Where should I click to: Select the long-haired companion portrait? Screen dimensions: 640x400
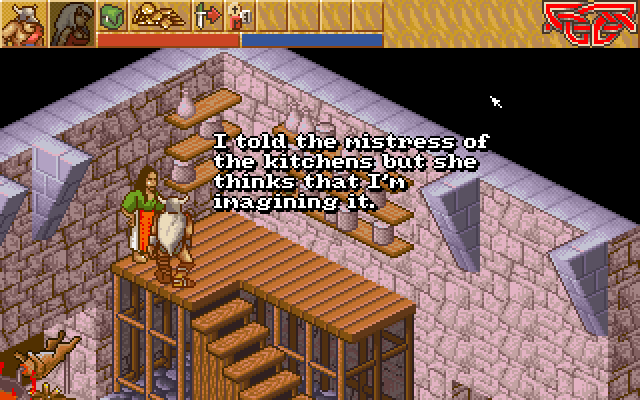(72, 24)
